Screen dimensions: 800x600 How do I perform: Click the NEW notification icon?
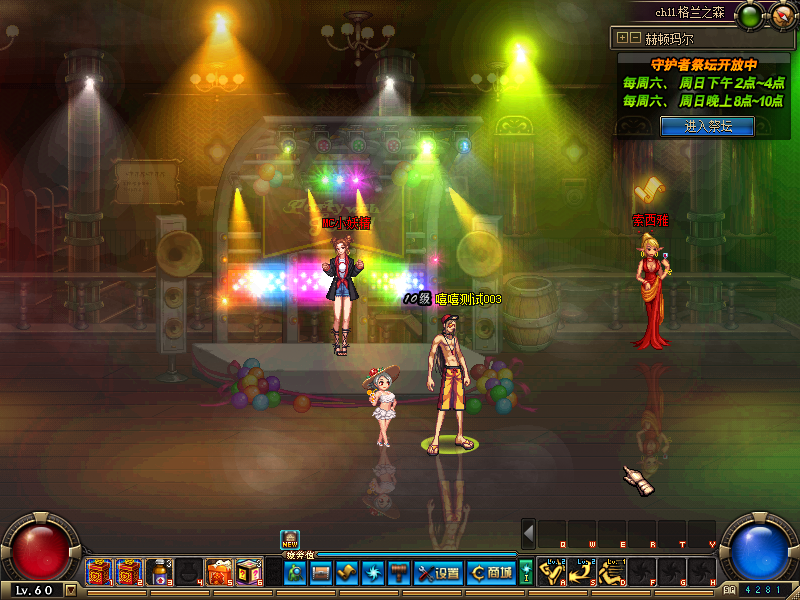point(290,540)
